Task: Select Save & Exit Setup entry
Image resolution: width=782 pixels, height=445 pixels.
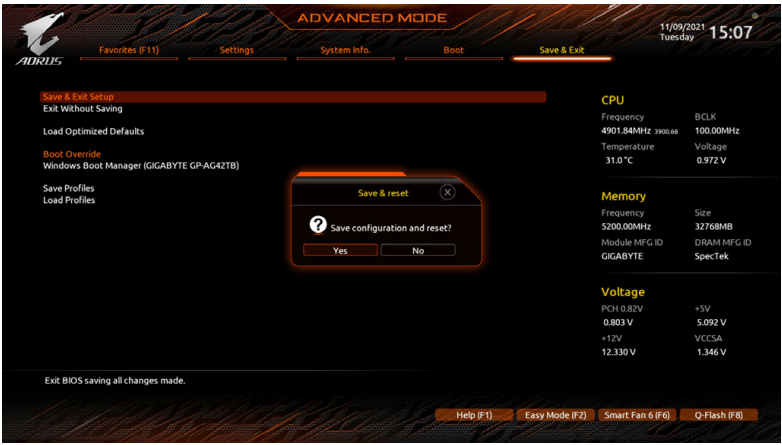Action: pyautogui.click(x=78, y=97)
